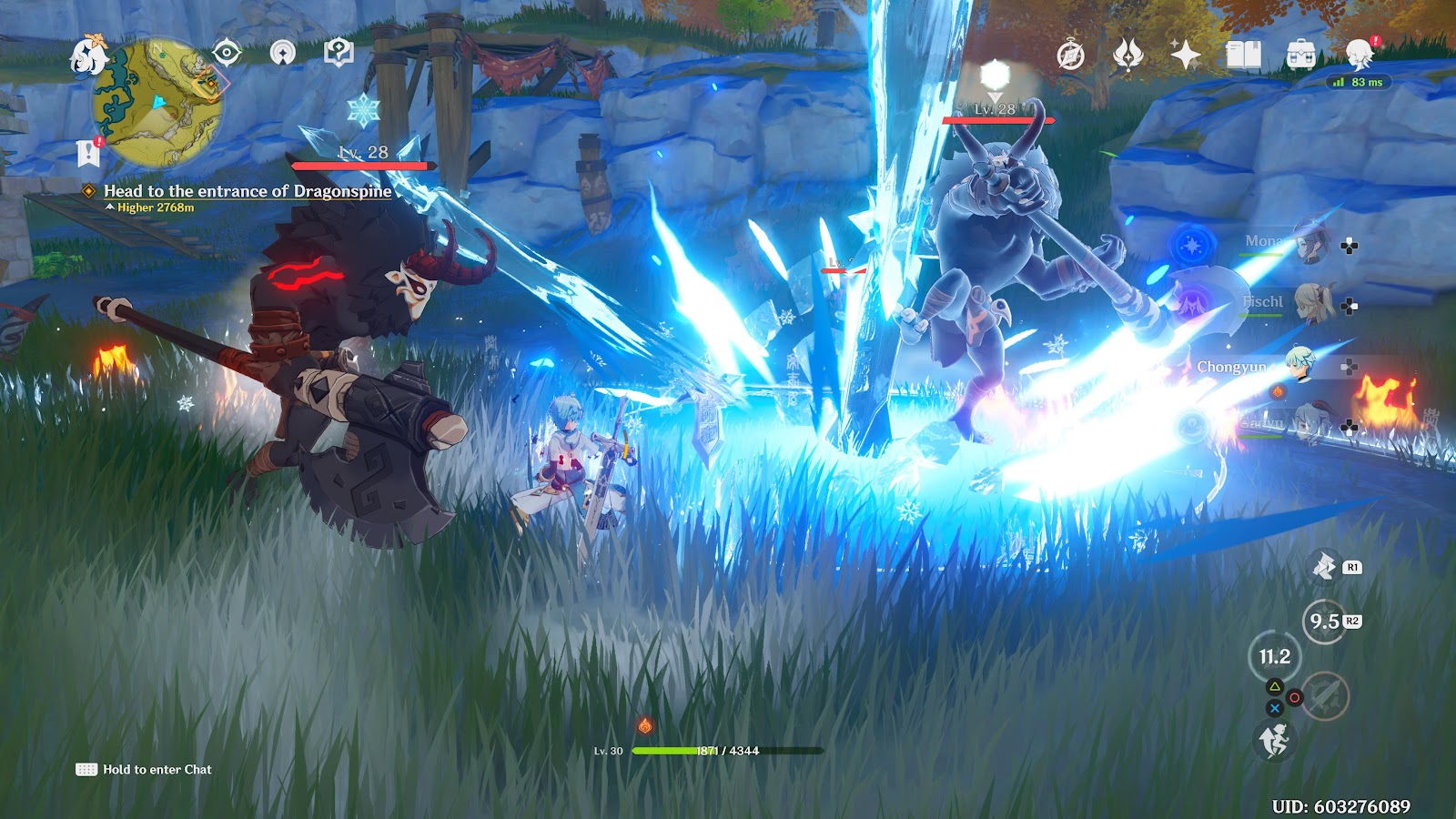Open the circular minimap
Image resolution: width=1456 pixels, height=819 pixels.
point(158,103)
